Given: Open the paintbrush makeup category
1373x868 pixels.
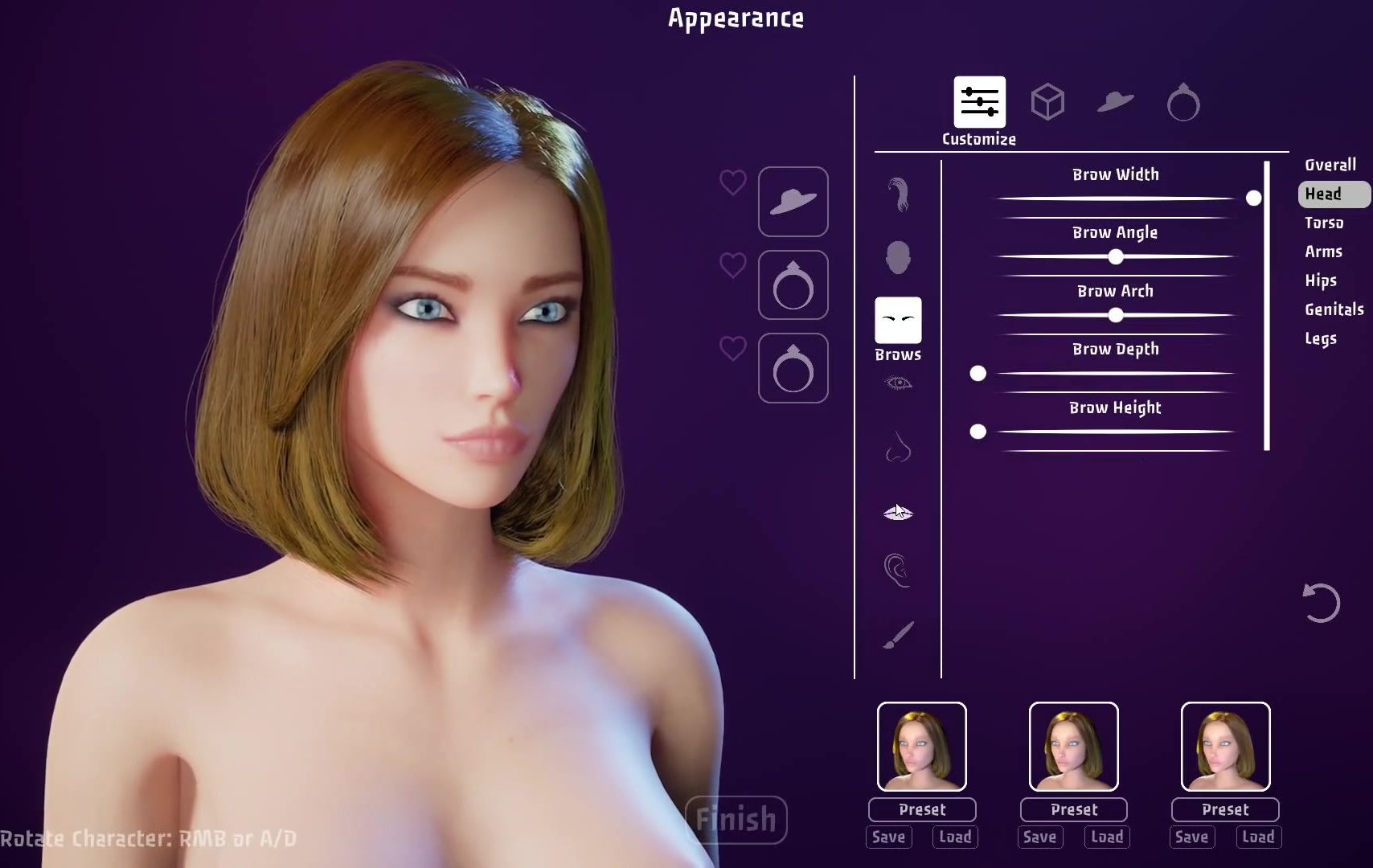Looking at the screenshot, I should coord(898,635).
